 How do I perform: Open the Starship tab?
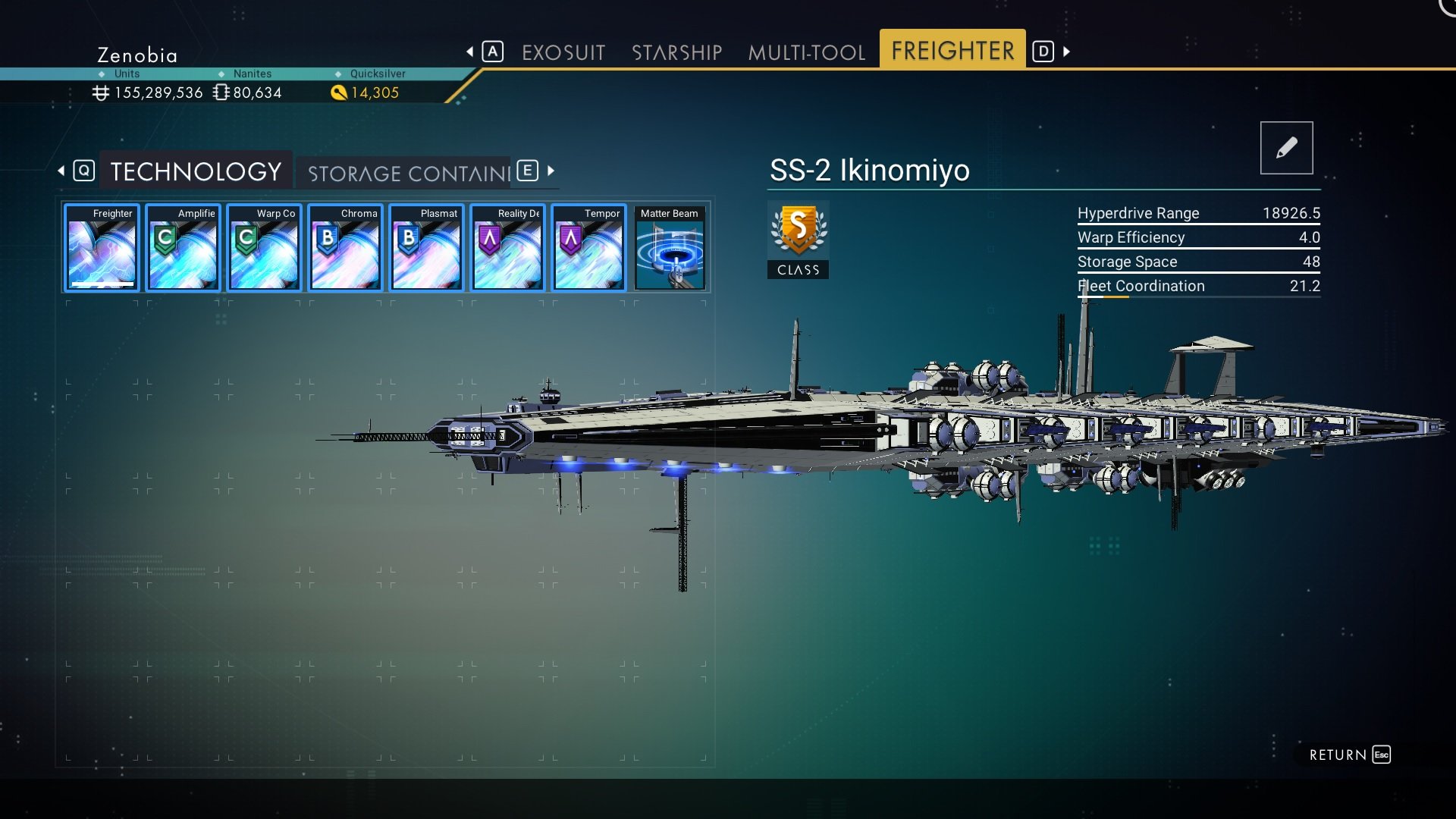(x=676, y=52)
